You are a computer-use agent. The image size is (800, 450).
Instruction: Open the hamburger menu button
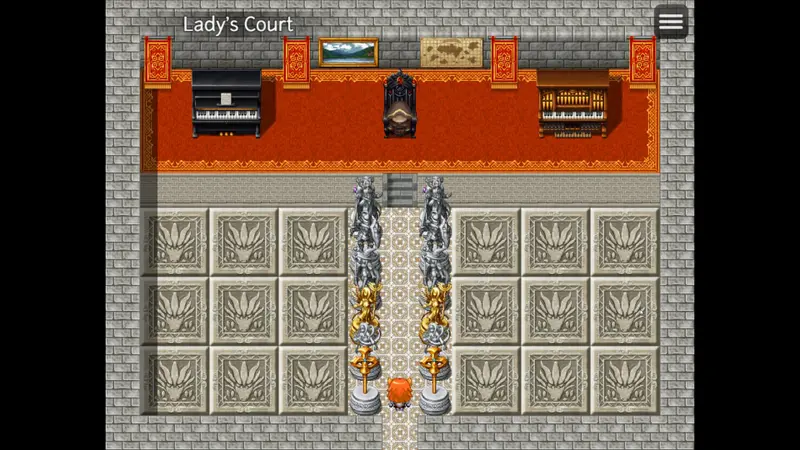click(670, 21)
